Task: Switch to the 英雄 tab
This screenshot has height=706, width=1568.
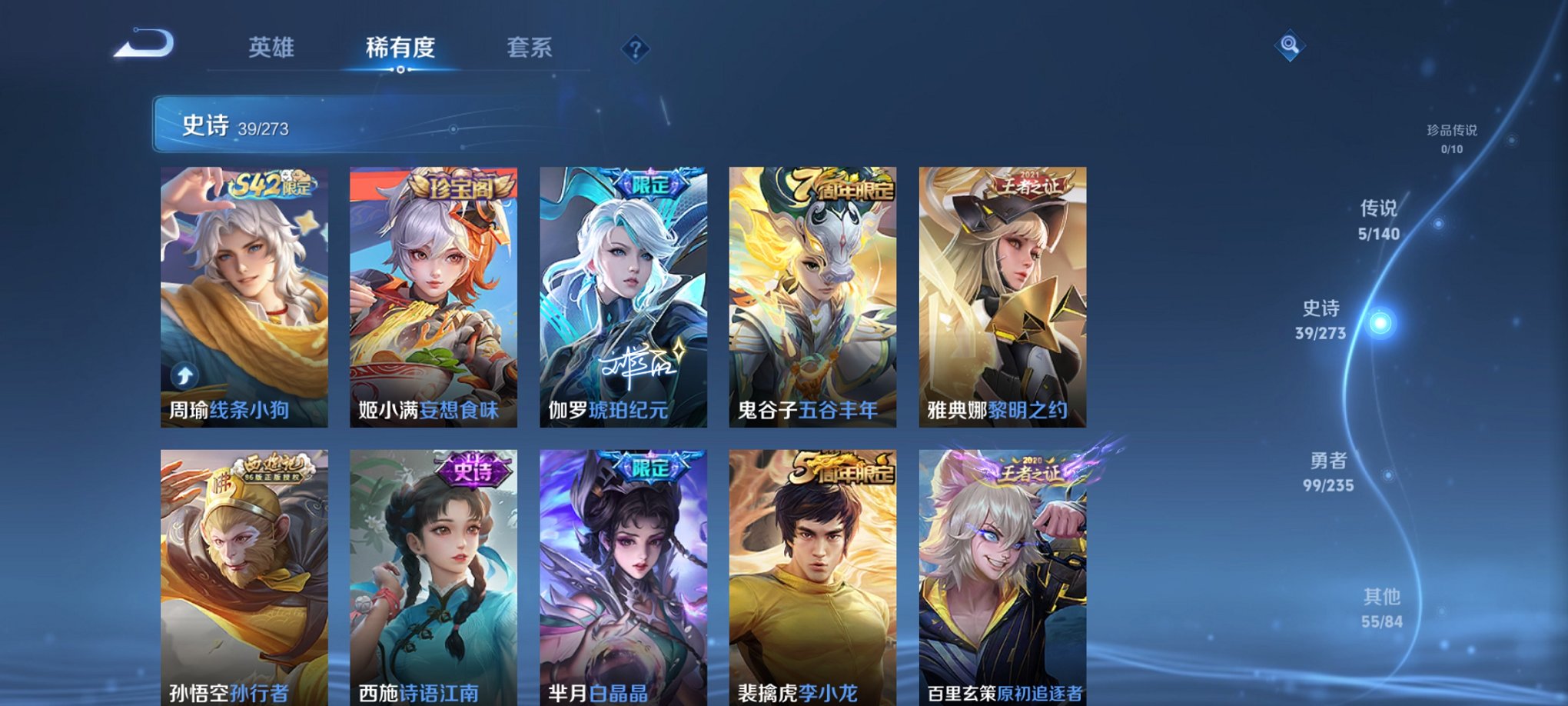Action: coord(274,48)
